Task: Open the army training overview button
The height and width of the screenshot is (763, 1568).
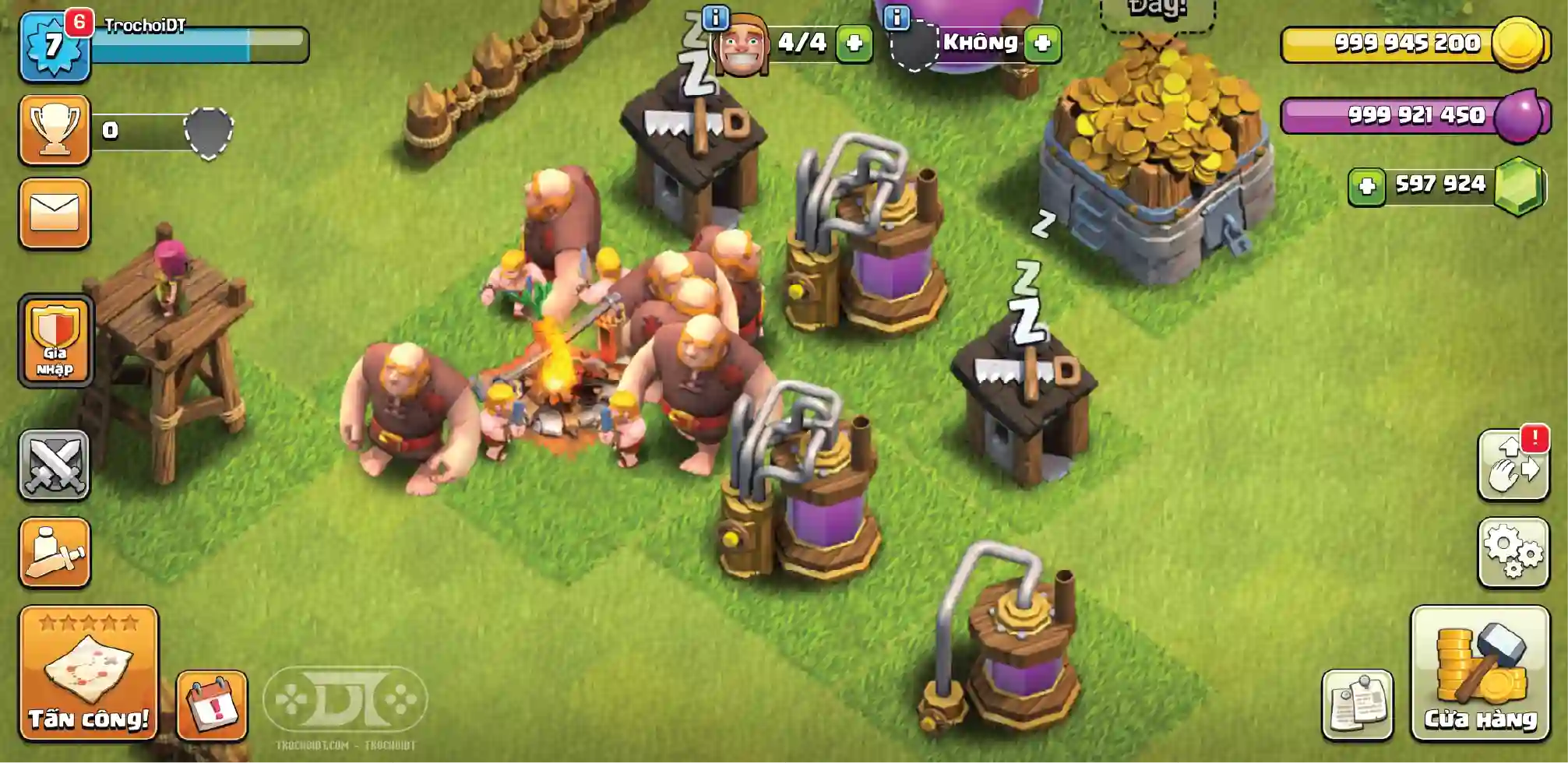Action: coord(55,552)
